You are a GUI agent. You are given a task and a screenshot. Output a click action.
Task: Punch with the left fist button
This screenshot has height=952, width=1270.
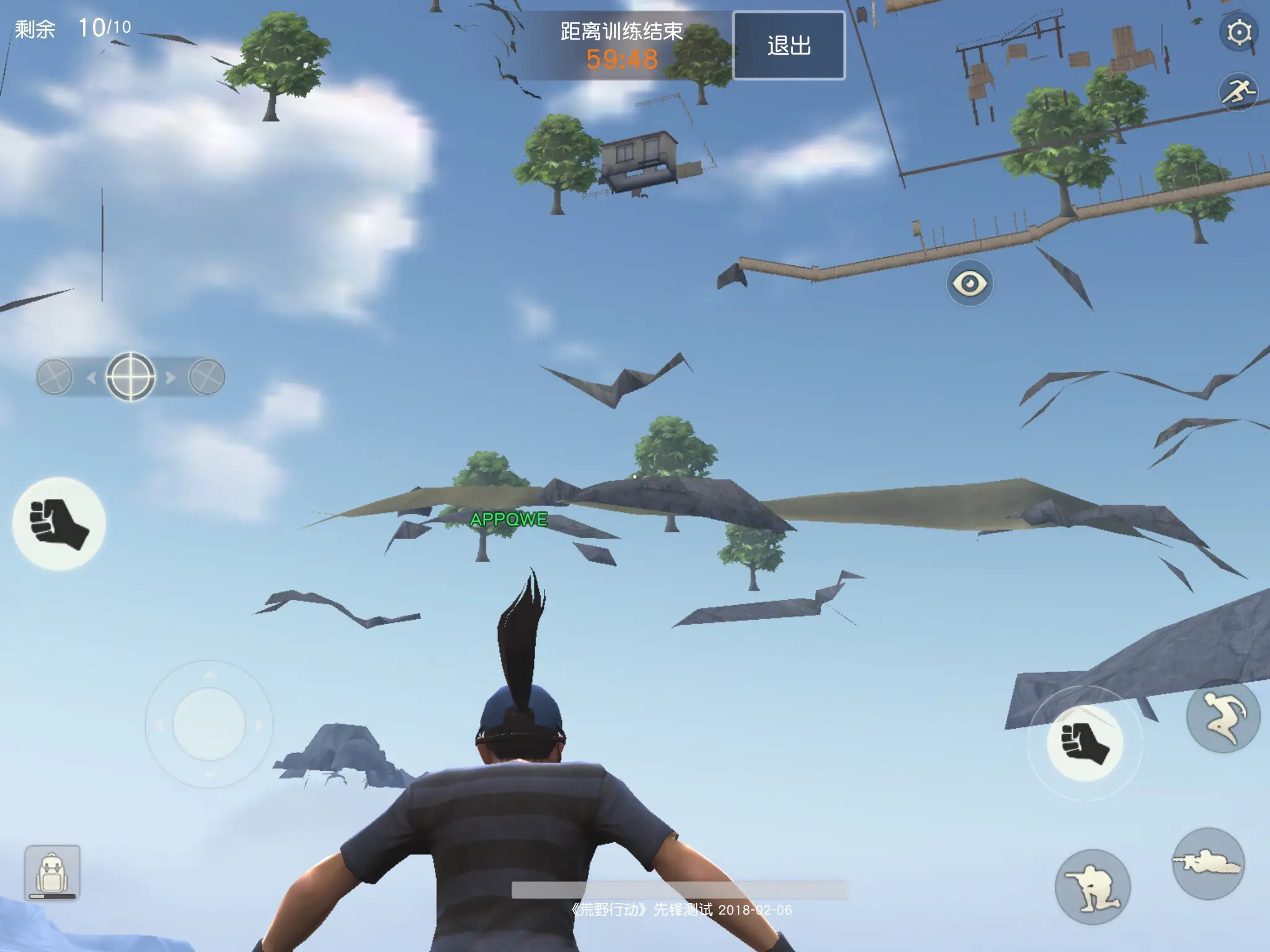click(x=59, y=524)
